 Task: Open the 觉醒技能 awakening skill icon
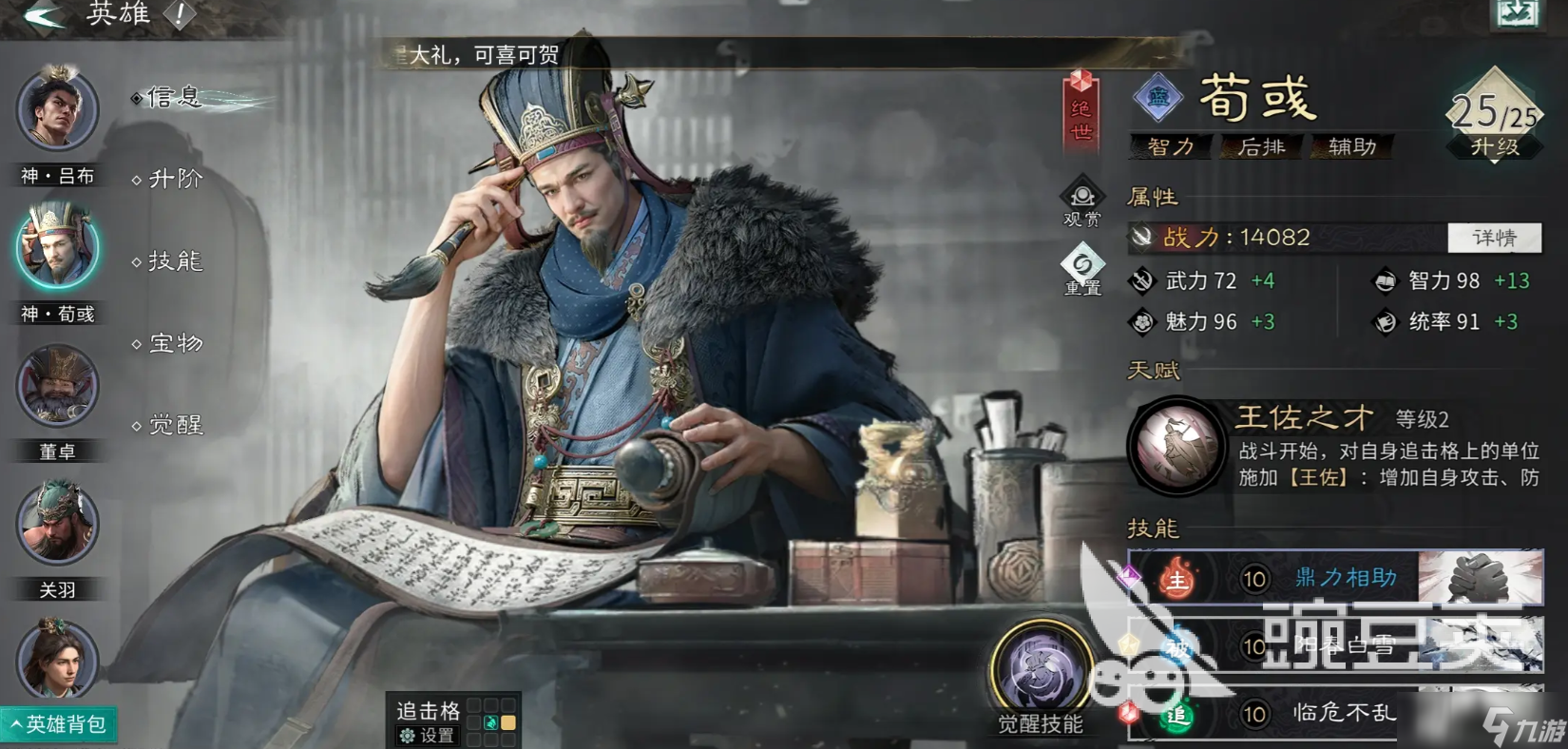[1042, 665]
